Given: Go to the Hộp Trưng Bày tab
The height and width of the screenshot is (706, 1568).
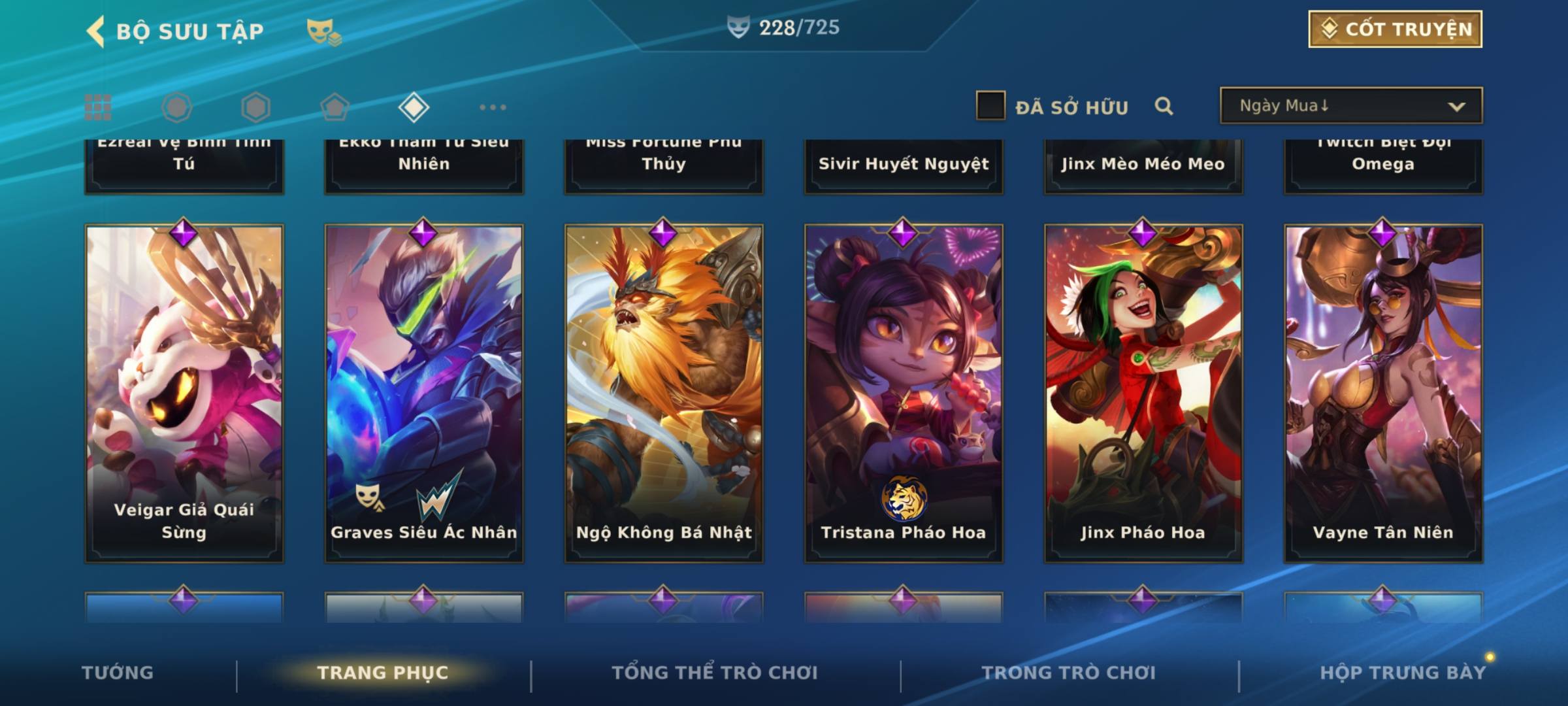Looking at the screenshot, I should [x=1403, y=673].
